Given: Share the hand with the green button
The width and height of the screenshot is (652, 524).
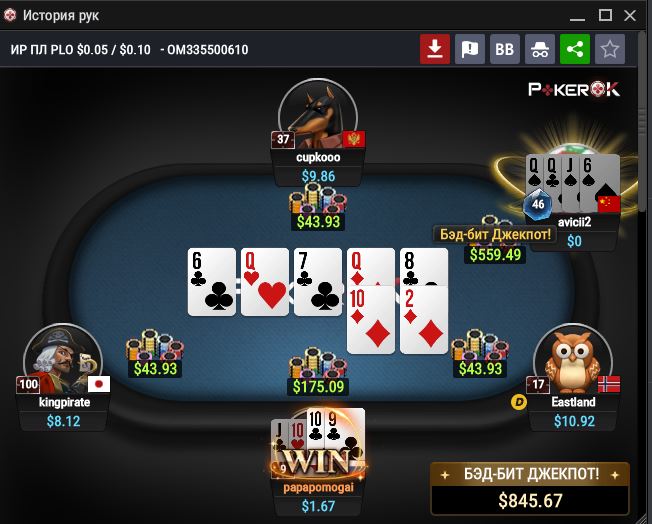Looking at the screenshot, I should click(574, 49).
